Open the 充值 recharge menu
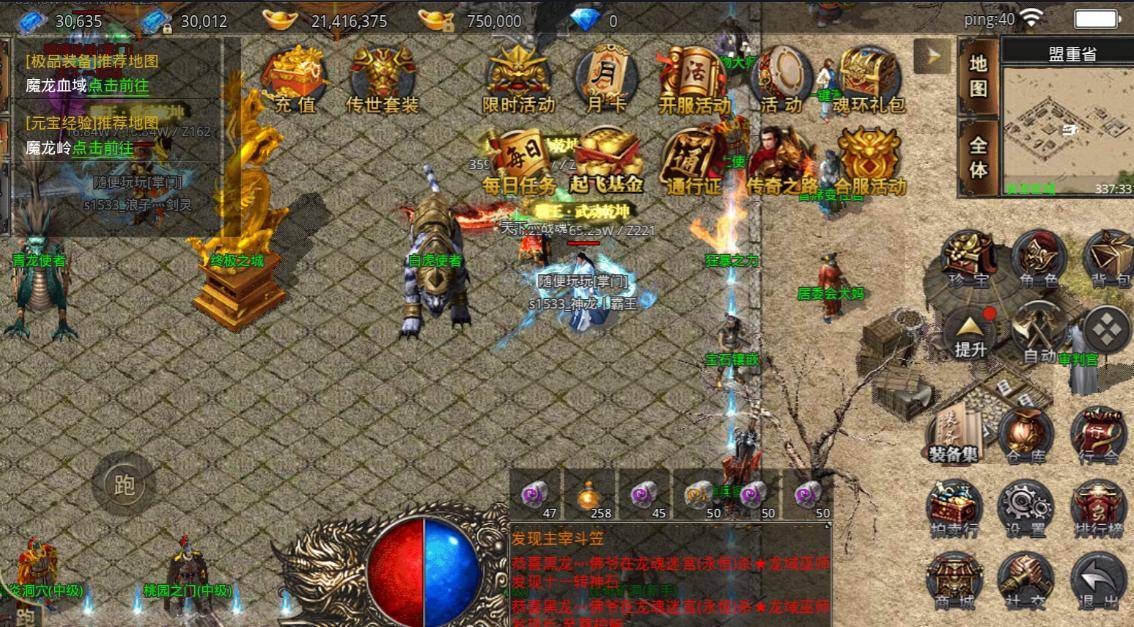 tap(294, 78)
